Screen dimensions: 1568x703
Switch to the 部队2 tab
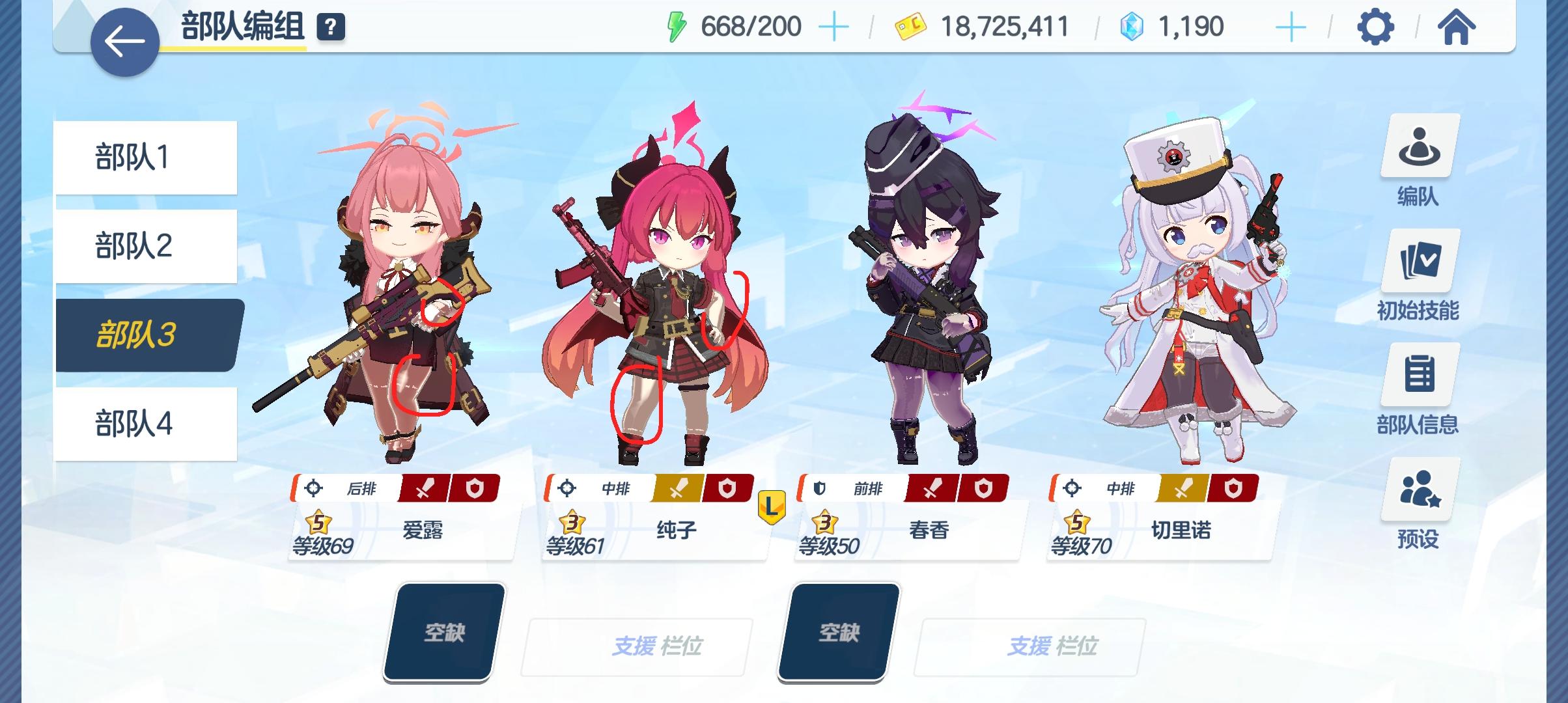pos(145,245)
